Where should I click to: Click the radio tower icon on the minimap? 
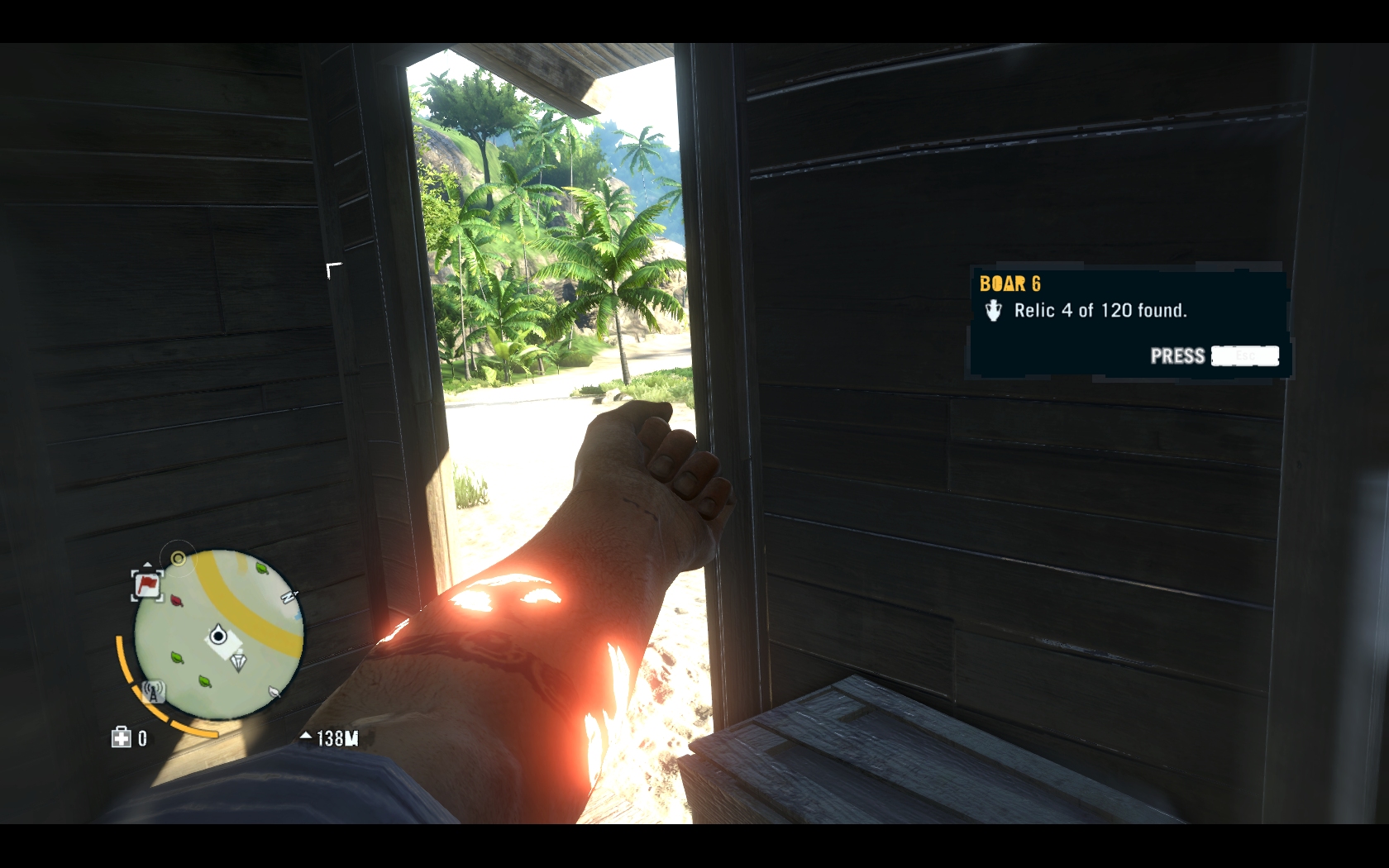[152, 691]
